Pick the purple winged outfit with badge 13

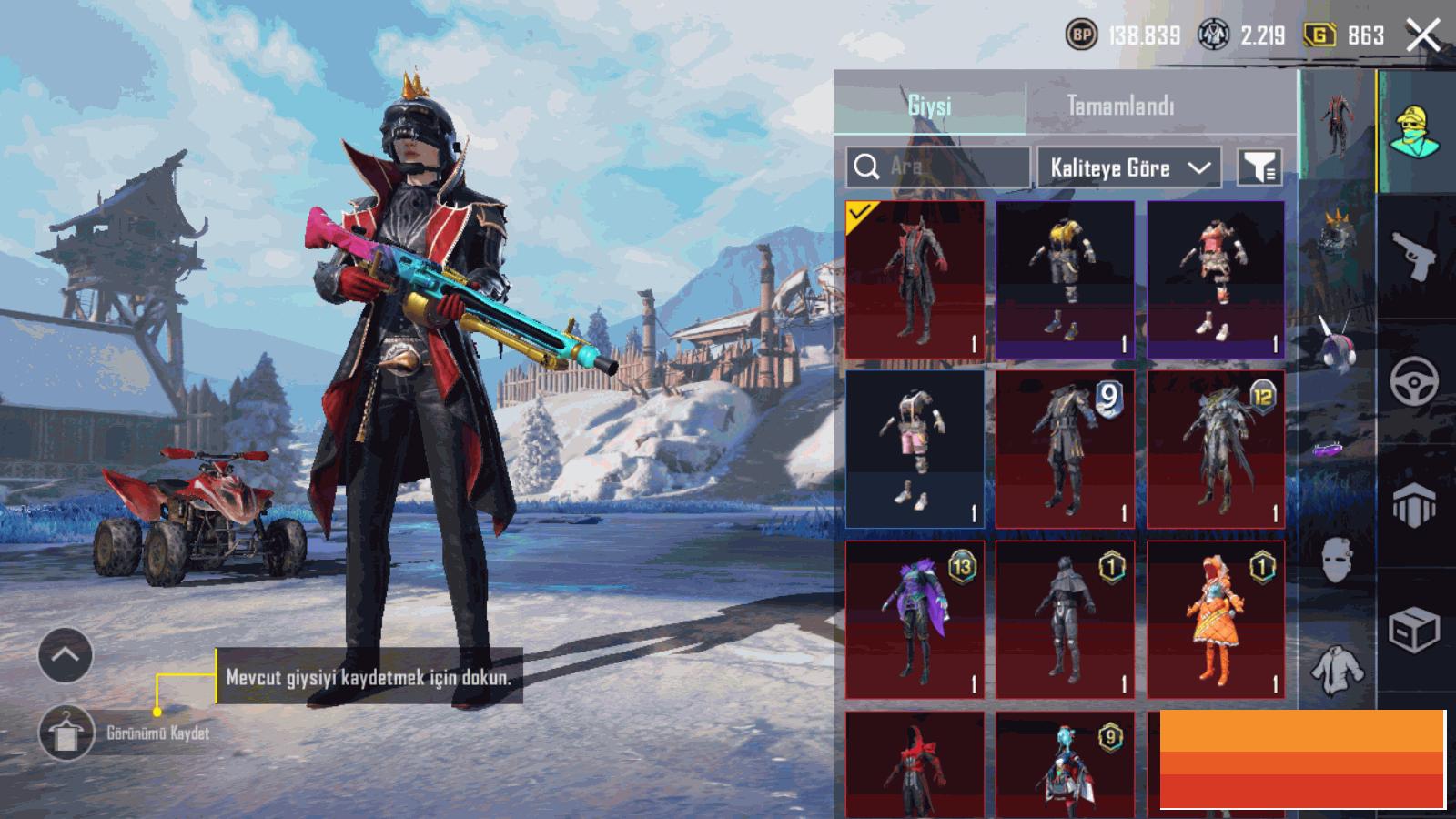[x=915, y=620]
